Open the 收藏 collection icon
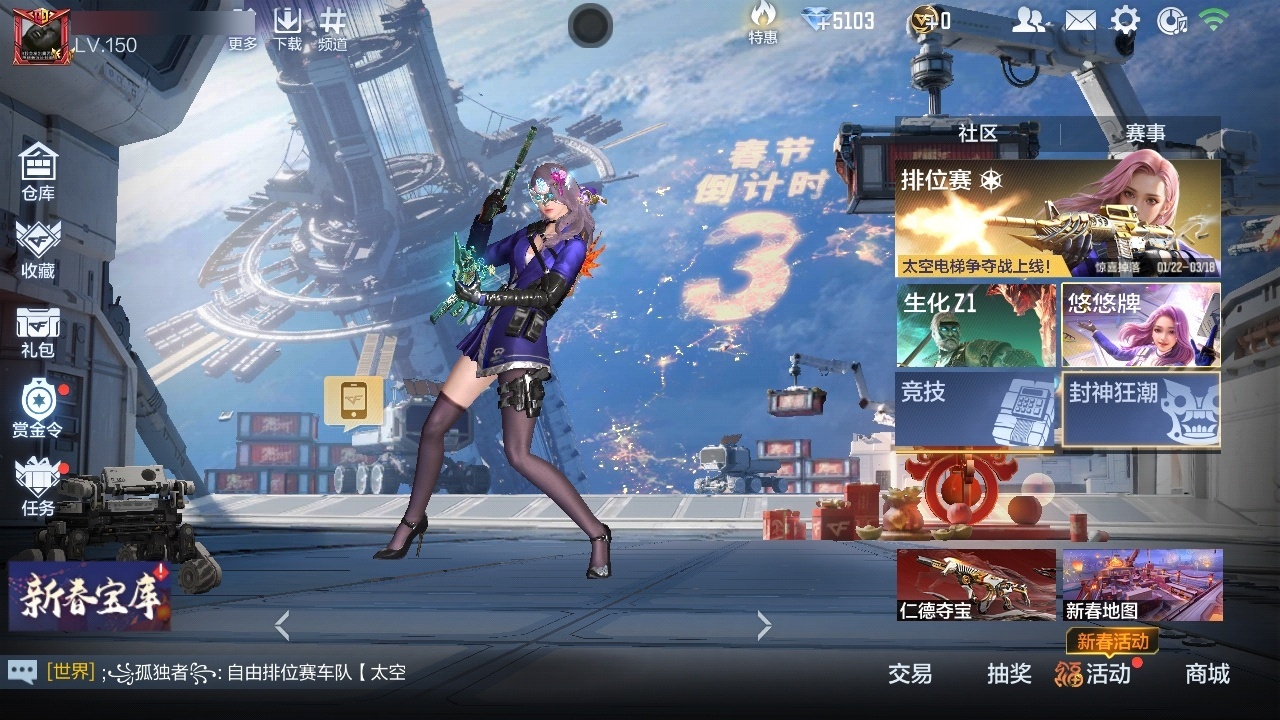1280x720 pixels. tap(38, 249)
